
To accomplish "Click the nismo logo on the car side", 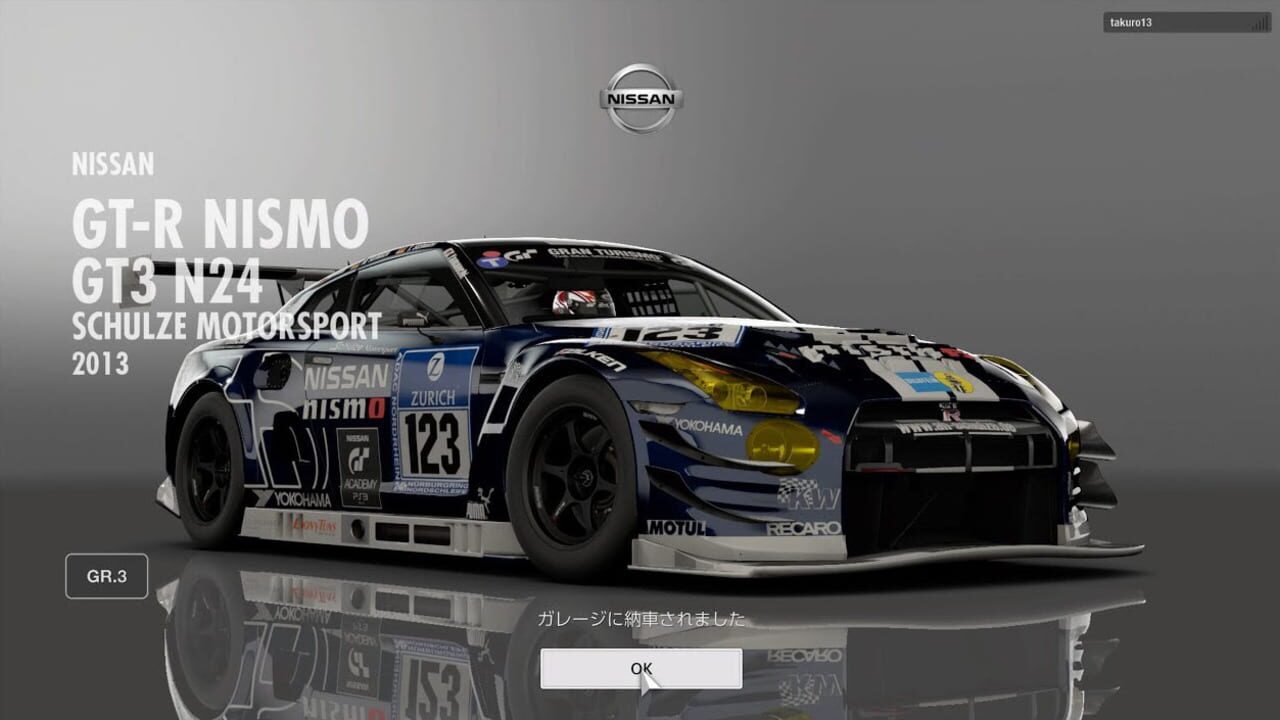I will pos(344,405).
